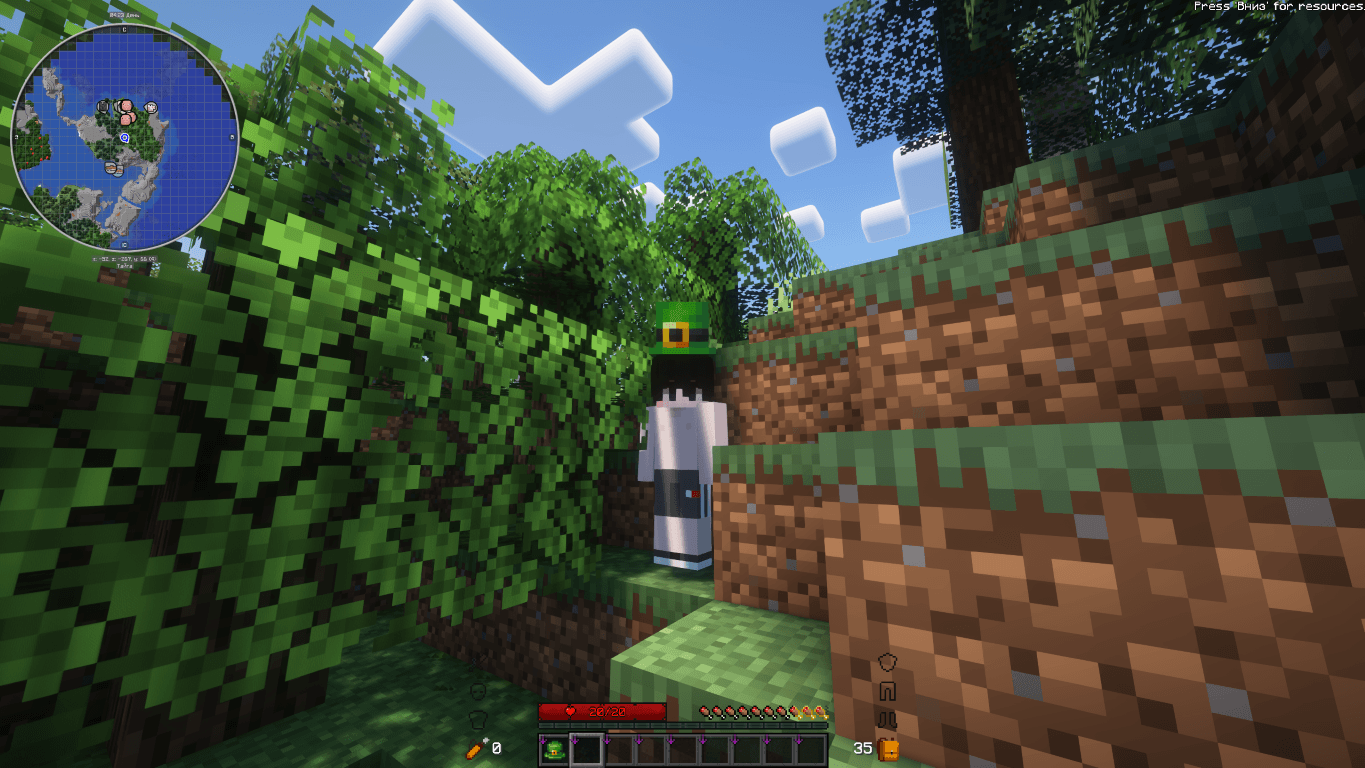The width and height of the screenshot is (1365, 768).
Task: Expand the purple arrow above the last hotbar slot
Action: click(x=800, y=738)
